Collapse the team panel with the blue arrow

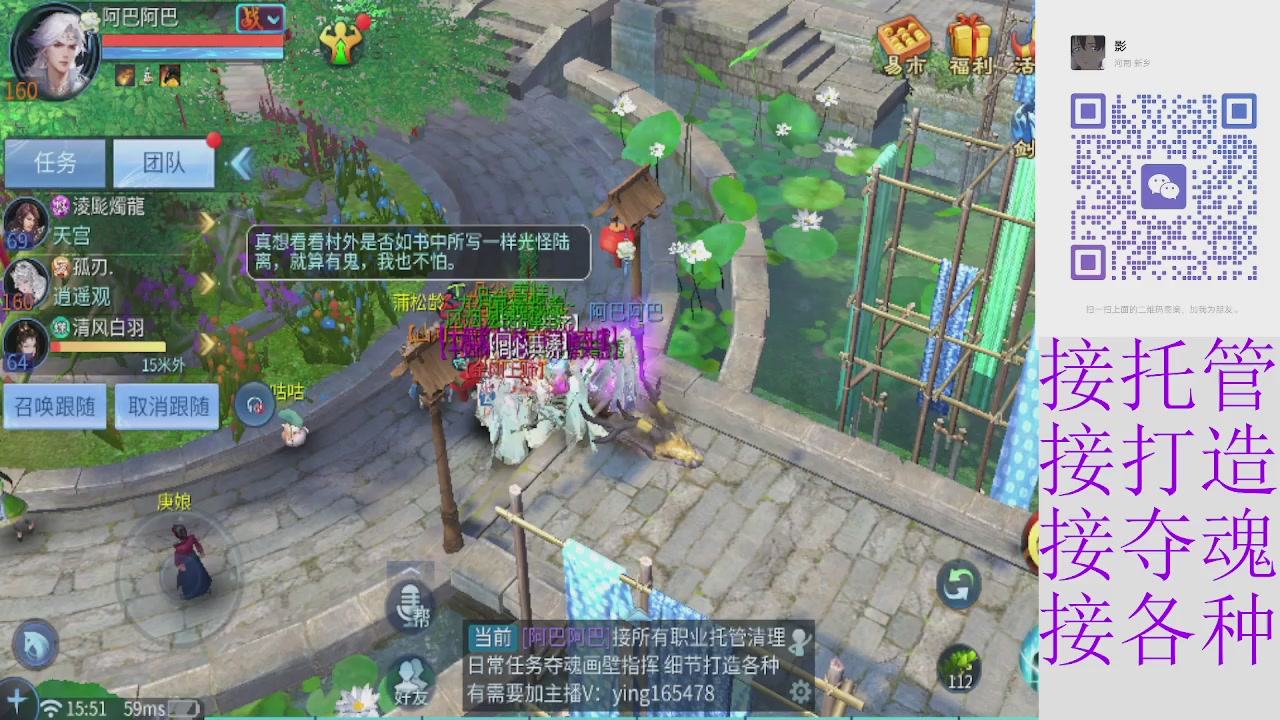[x=240, y=165]
